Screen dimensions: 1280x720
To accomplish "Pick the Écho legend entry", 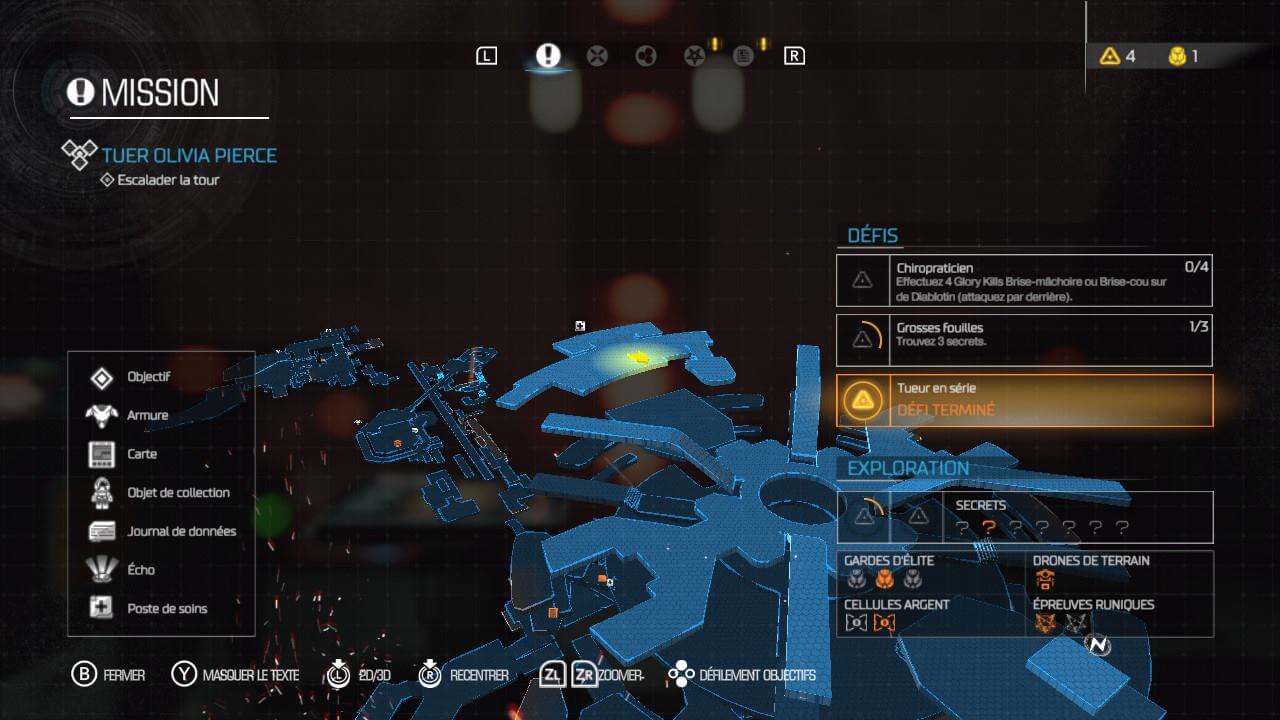I will point(141,569).
